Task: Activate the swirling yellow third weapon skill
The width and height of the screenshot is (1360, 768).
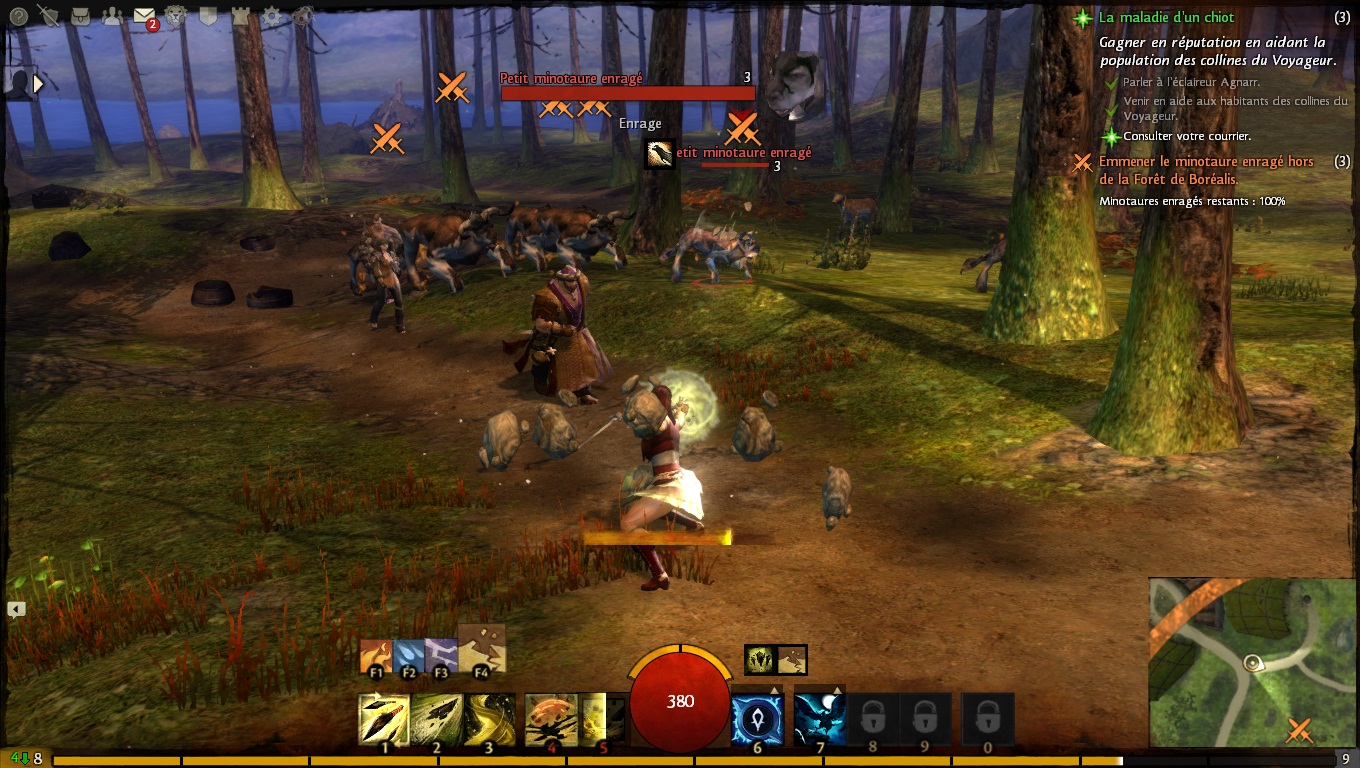Action: [490, 719]
